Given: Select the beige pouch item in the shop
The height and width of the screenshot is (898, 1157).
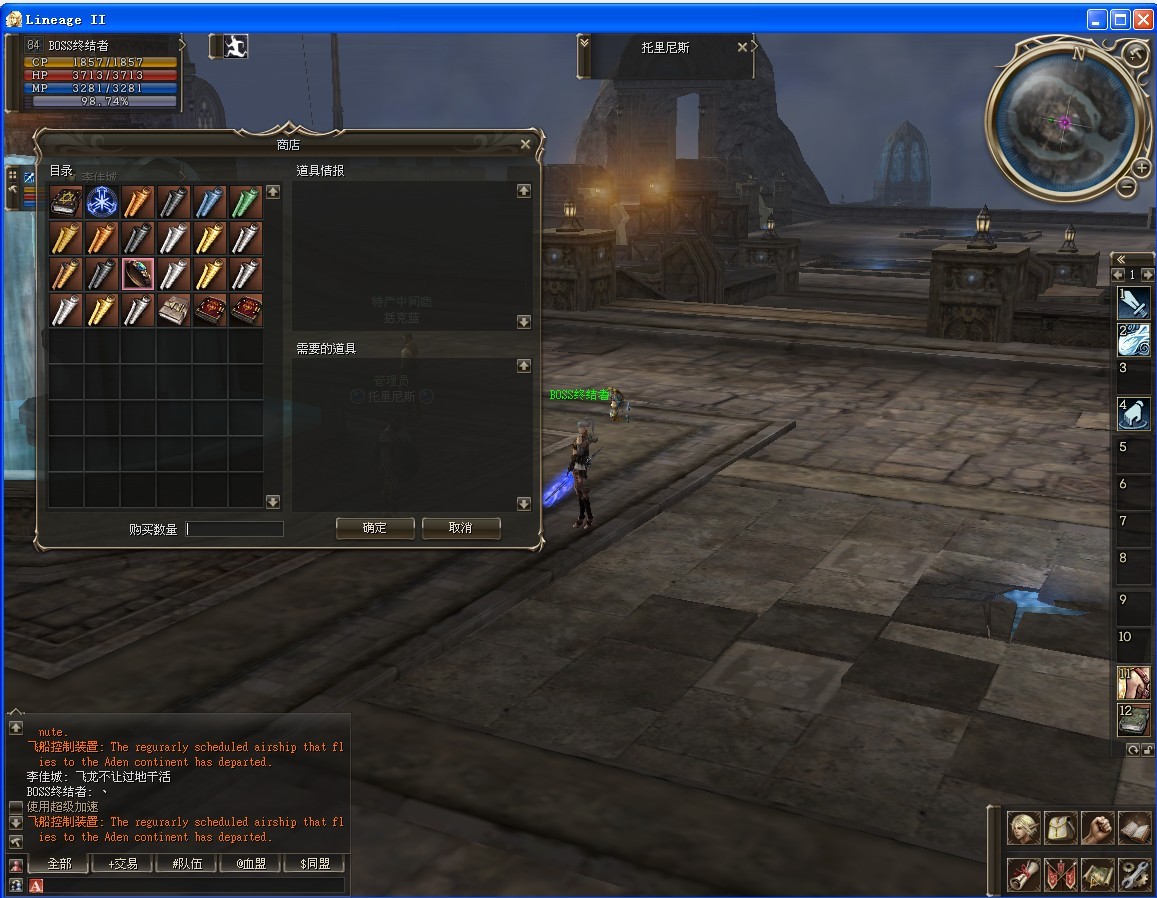Looking at the screenshot, I should (x=174, y=310).
